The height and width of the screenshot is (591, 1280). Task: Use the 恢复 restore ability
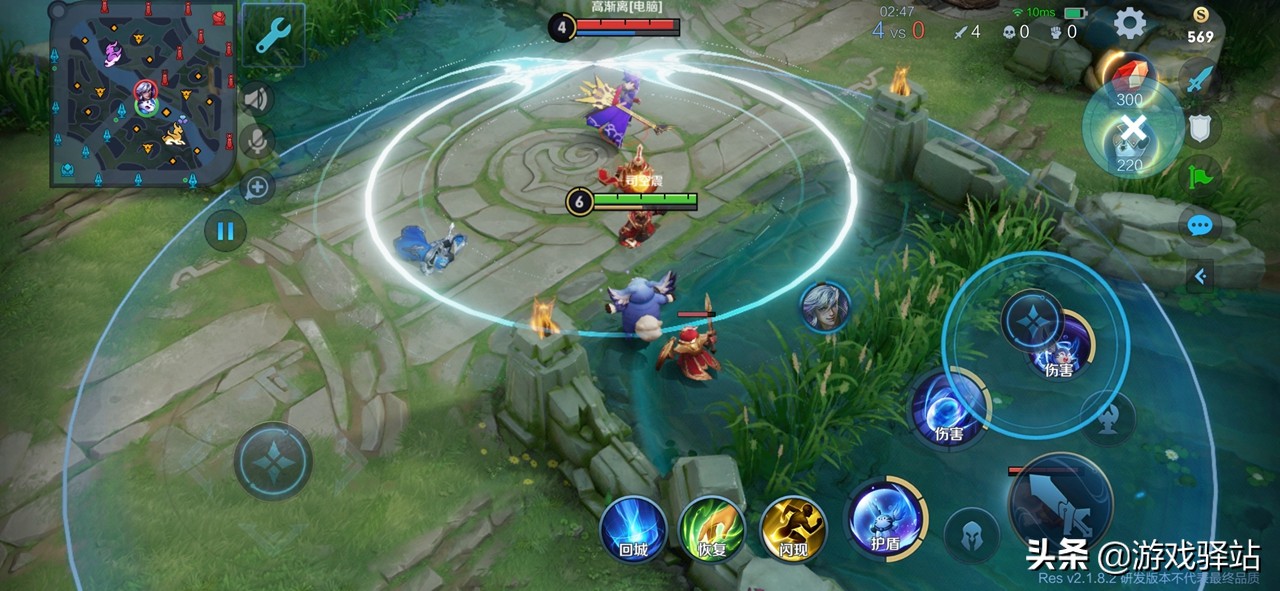tap(712, 527)
